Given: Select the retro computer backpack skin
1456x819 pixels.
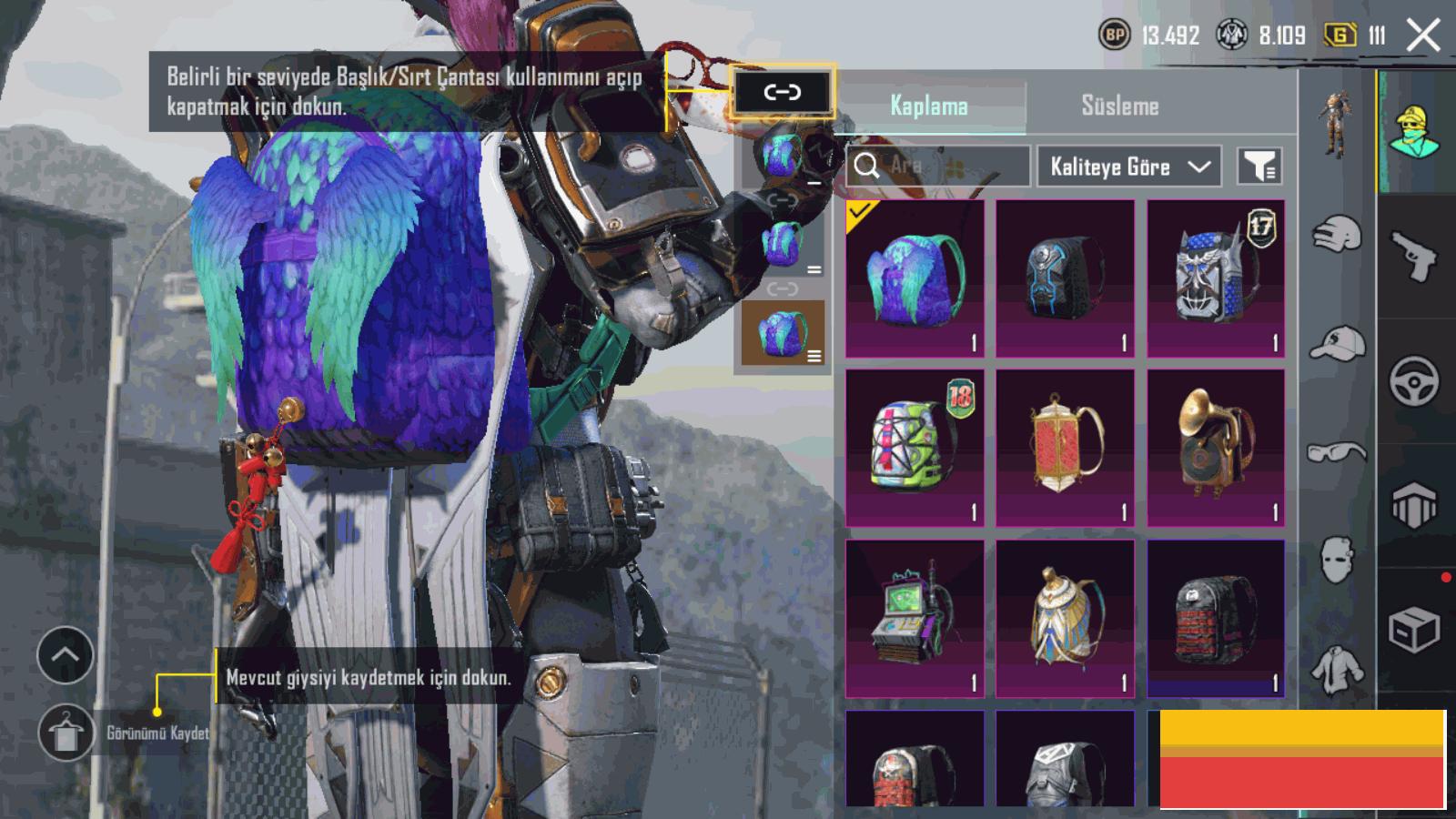Looking at the screenshot, I should point(915,618).
